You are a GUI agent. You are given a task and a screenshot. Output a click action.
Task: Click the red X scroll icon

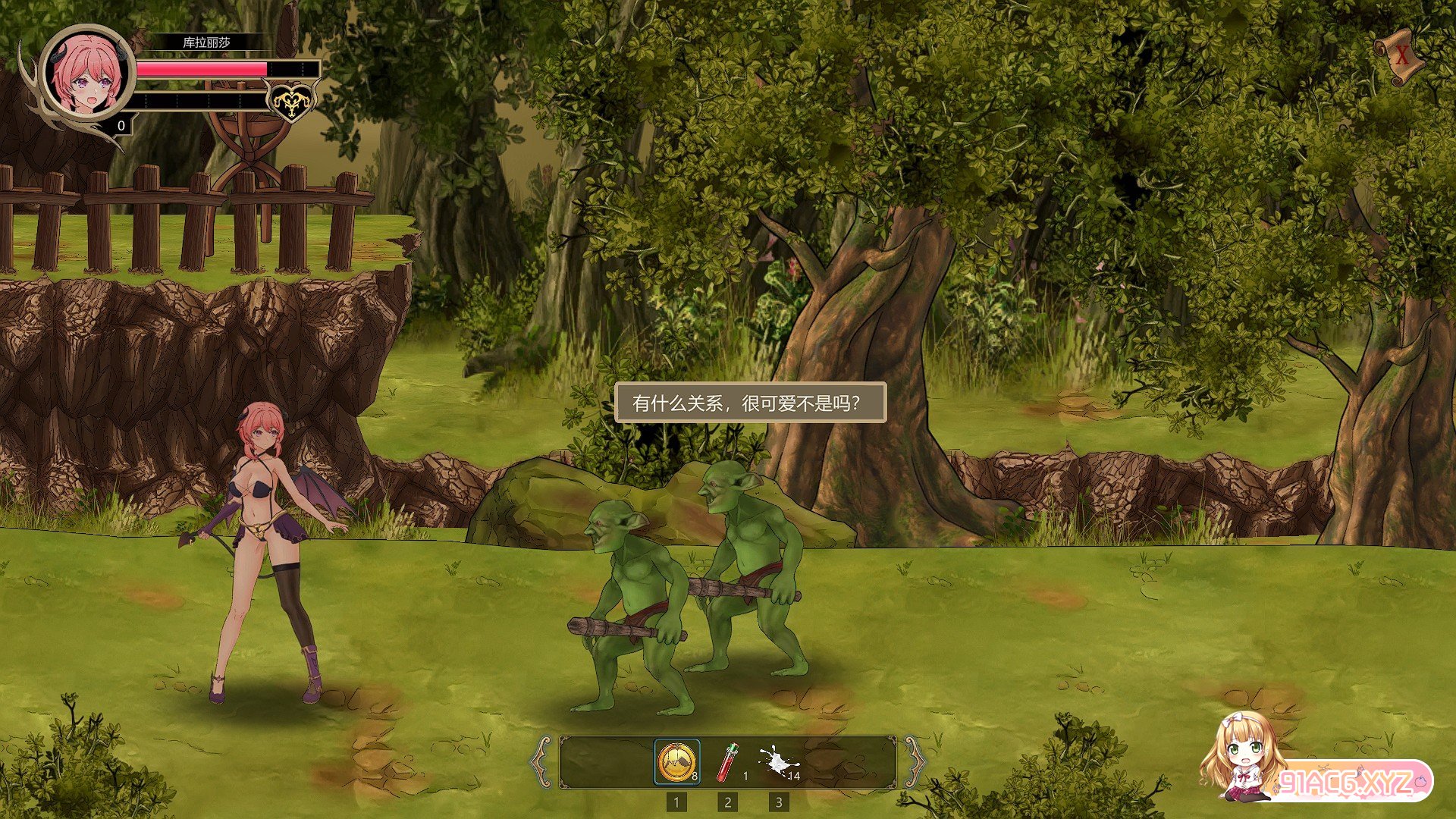(x=1401, y=56)
